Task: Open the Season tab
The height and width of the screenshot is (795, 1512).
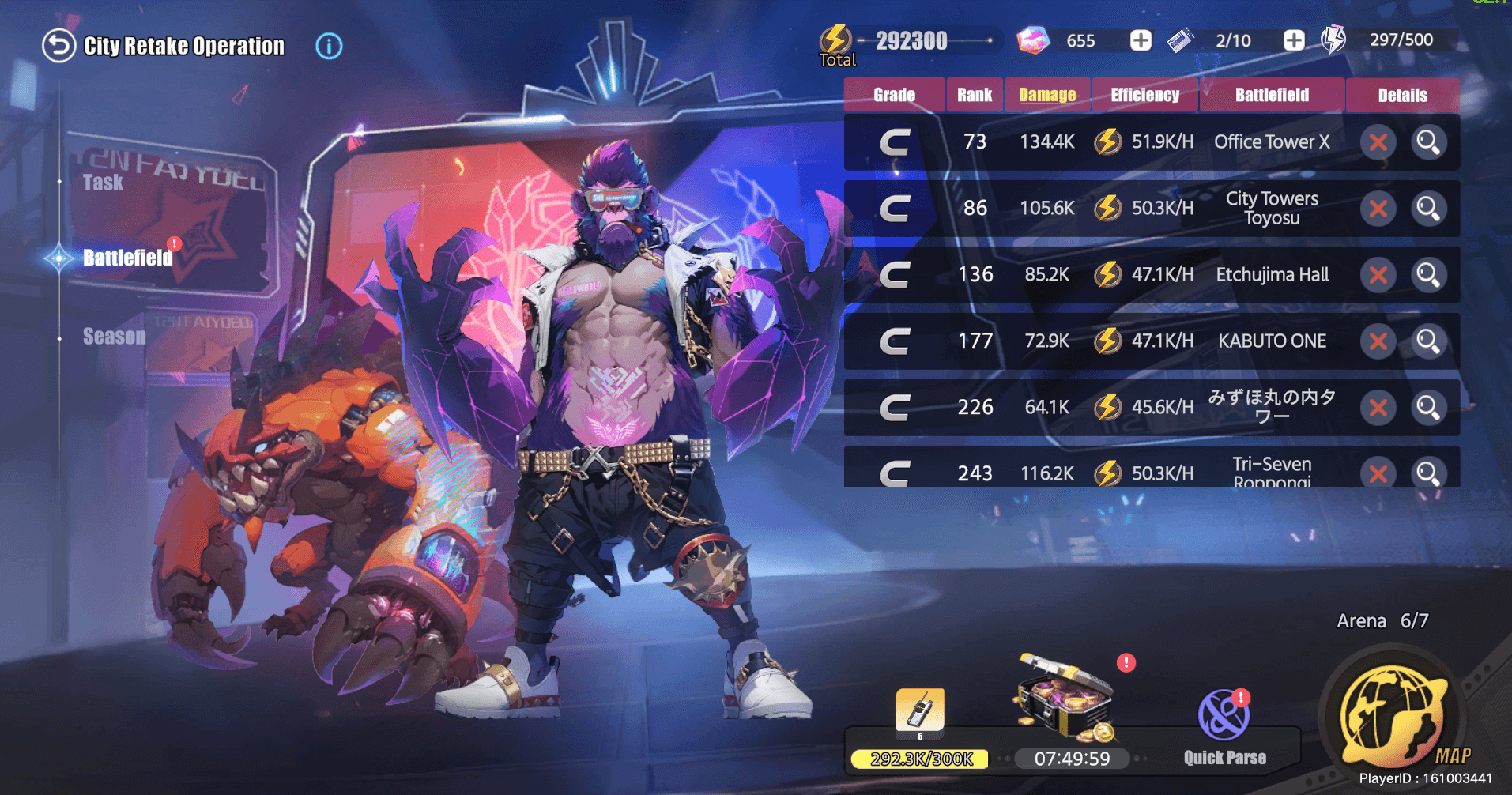Action: pos(115,337)
